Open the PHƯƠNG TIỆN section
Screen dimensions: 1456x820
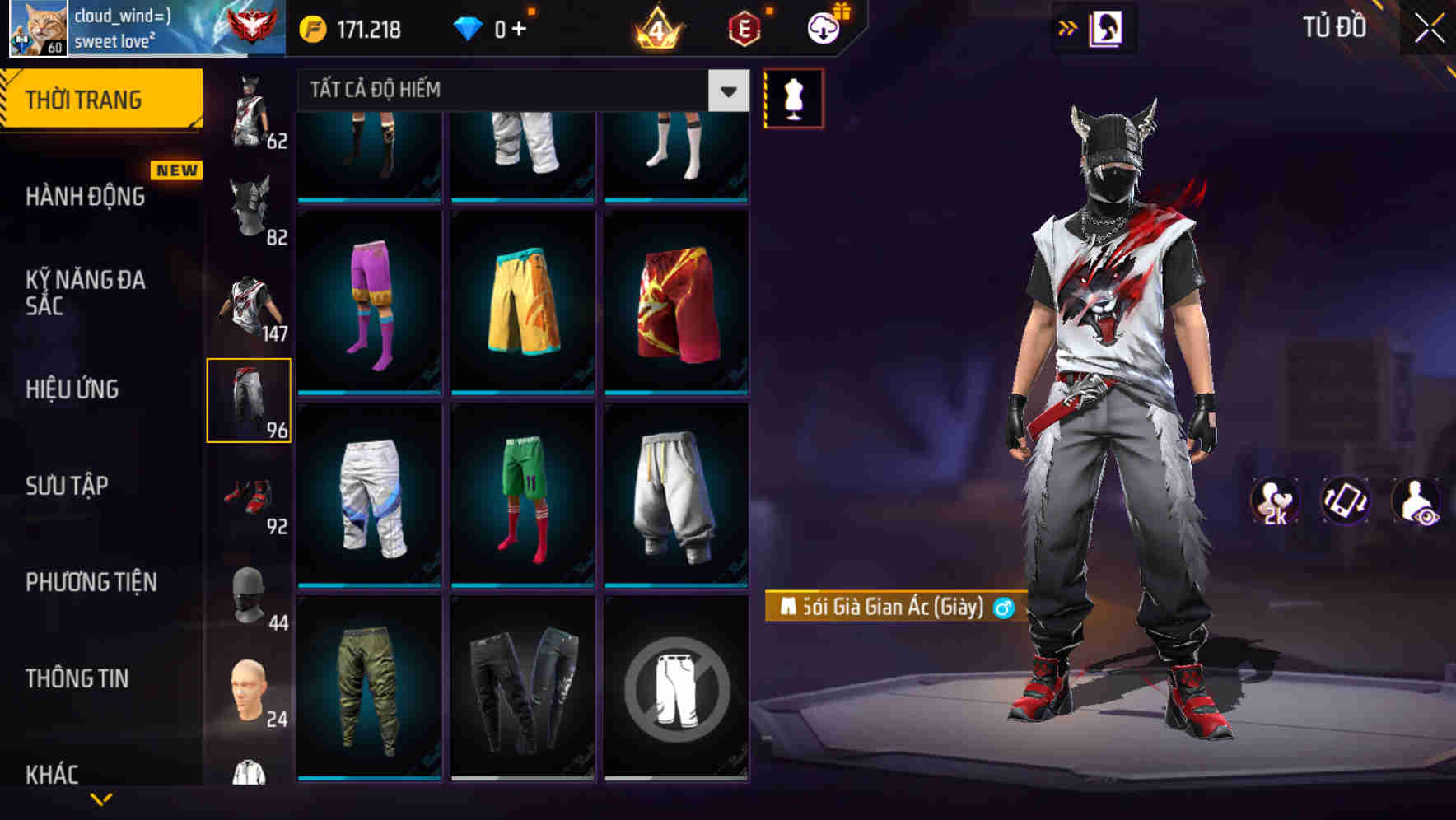[x=91, y=582]
